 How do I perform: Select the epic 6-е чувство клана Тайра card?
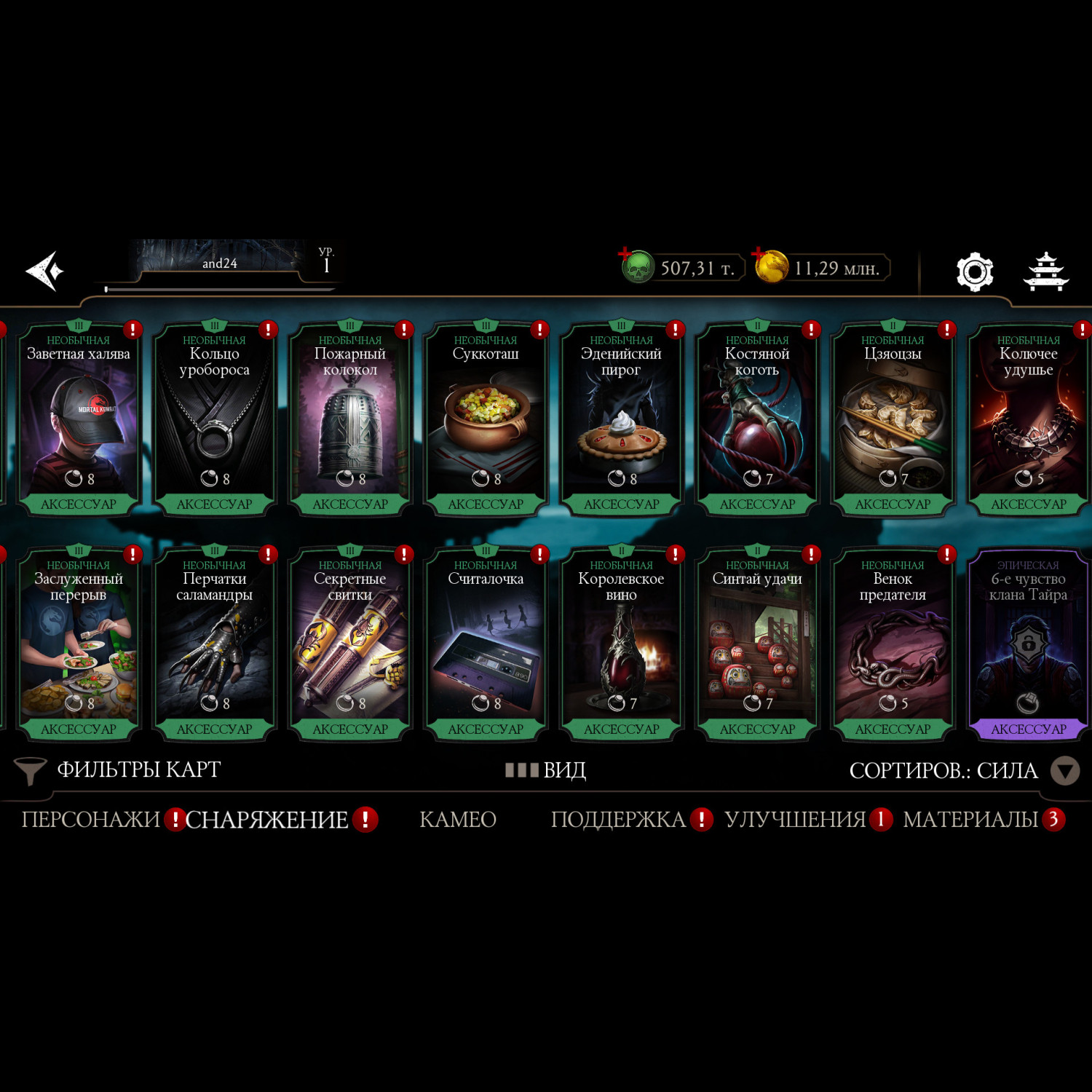pos(1028,645)
